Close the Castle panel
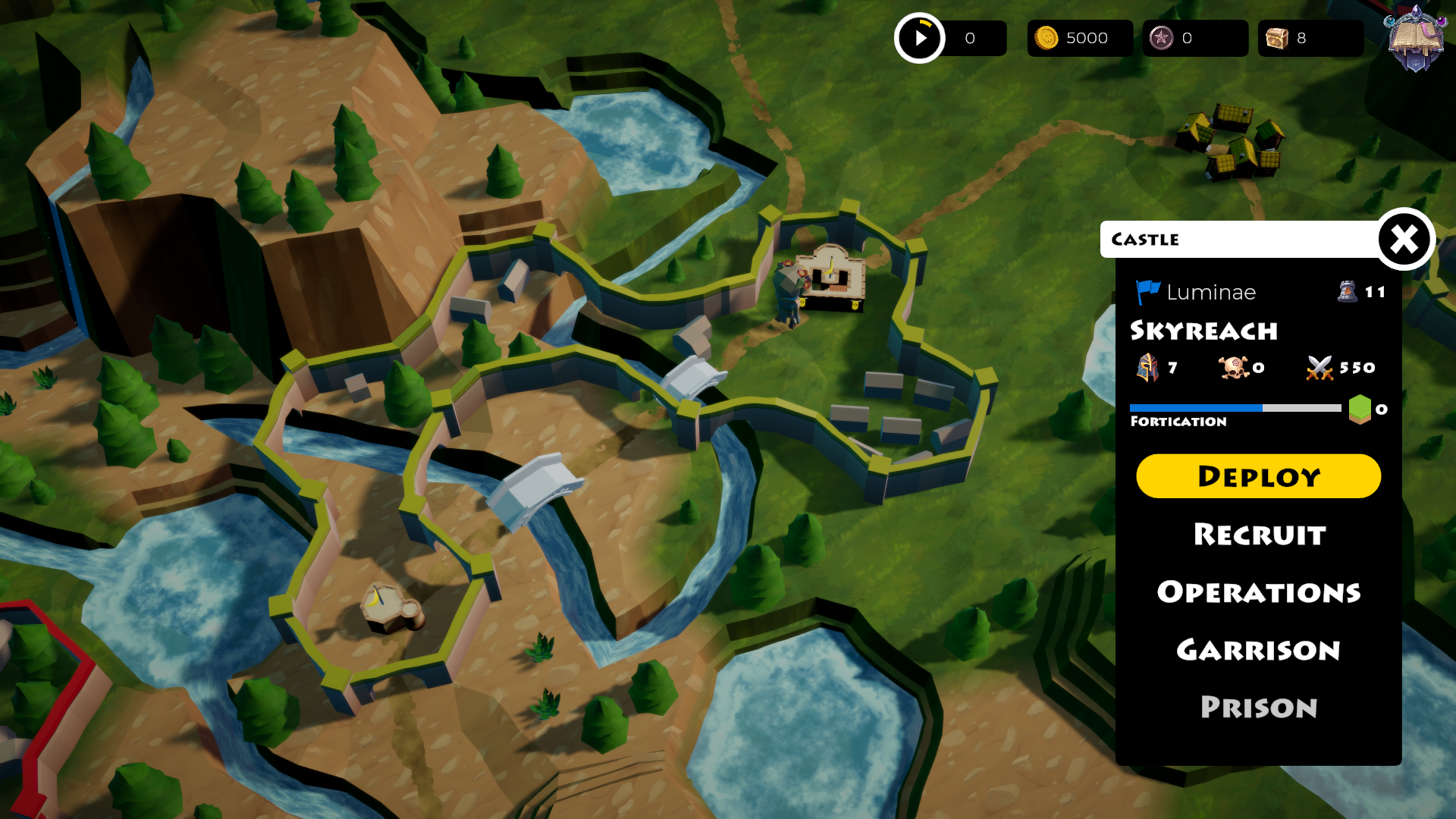This screenshot has height=819, width=1456. (x=1404, y=240)
